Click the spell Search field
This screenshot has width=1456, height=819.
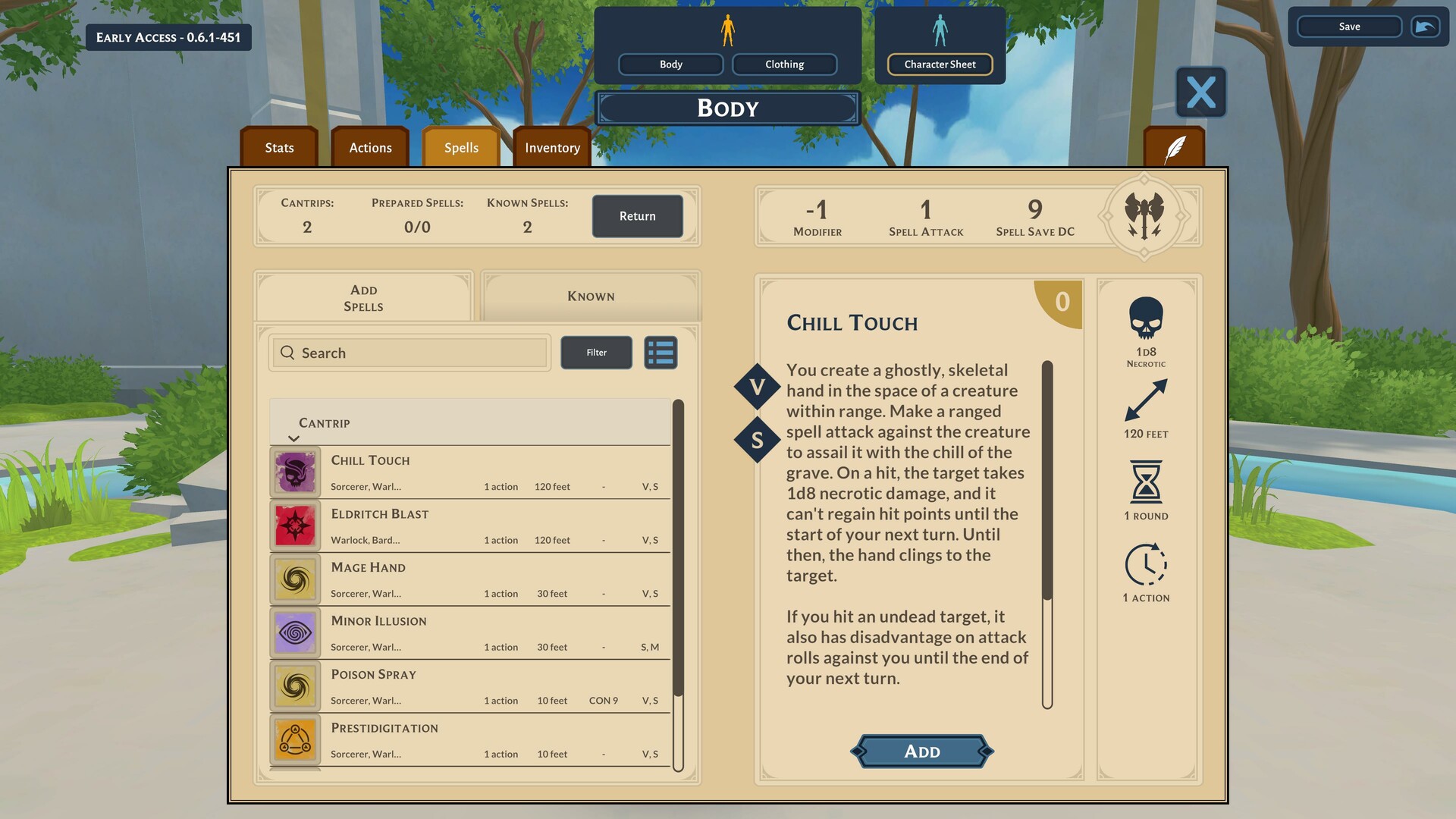tap(409, 353)
